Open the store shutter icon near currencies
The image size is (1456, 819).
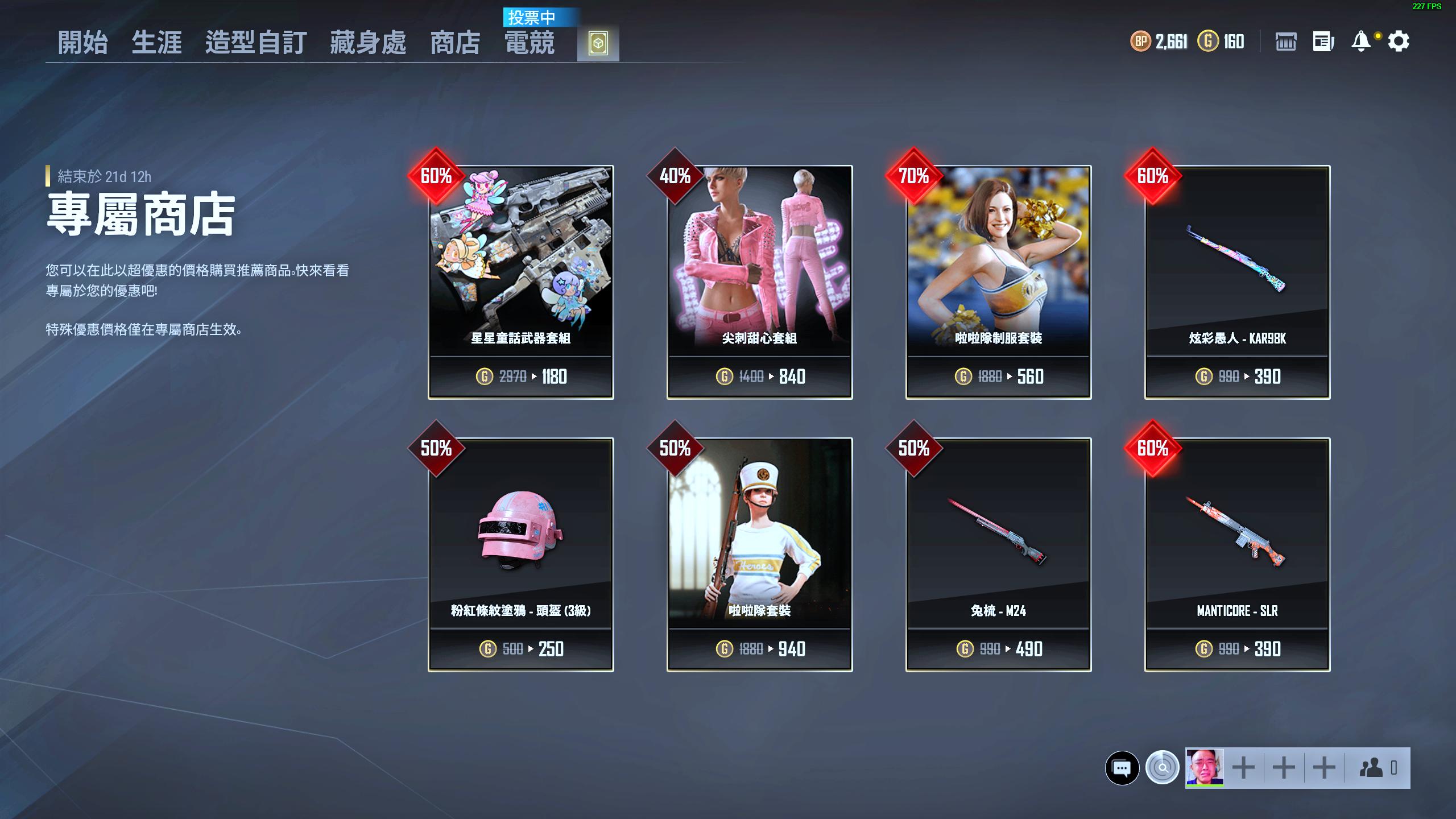pyautogui.click(x=1287, y=42)
